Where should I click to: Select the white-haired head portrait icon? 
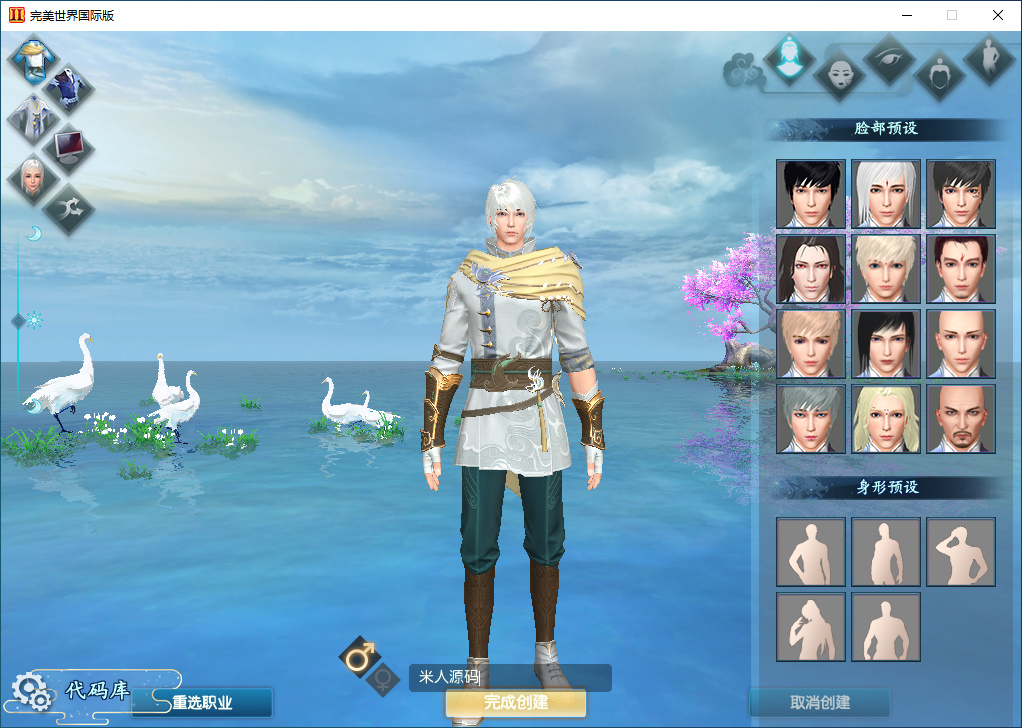(x=31, y=178)
